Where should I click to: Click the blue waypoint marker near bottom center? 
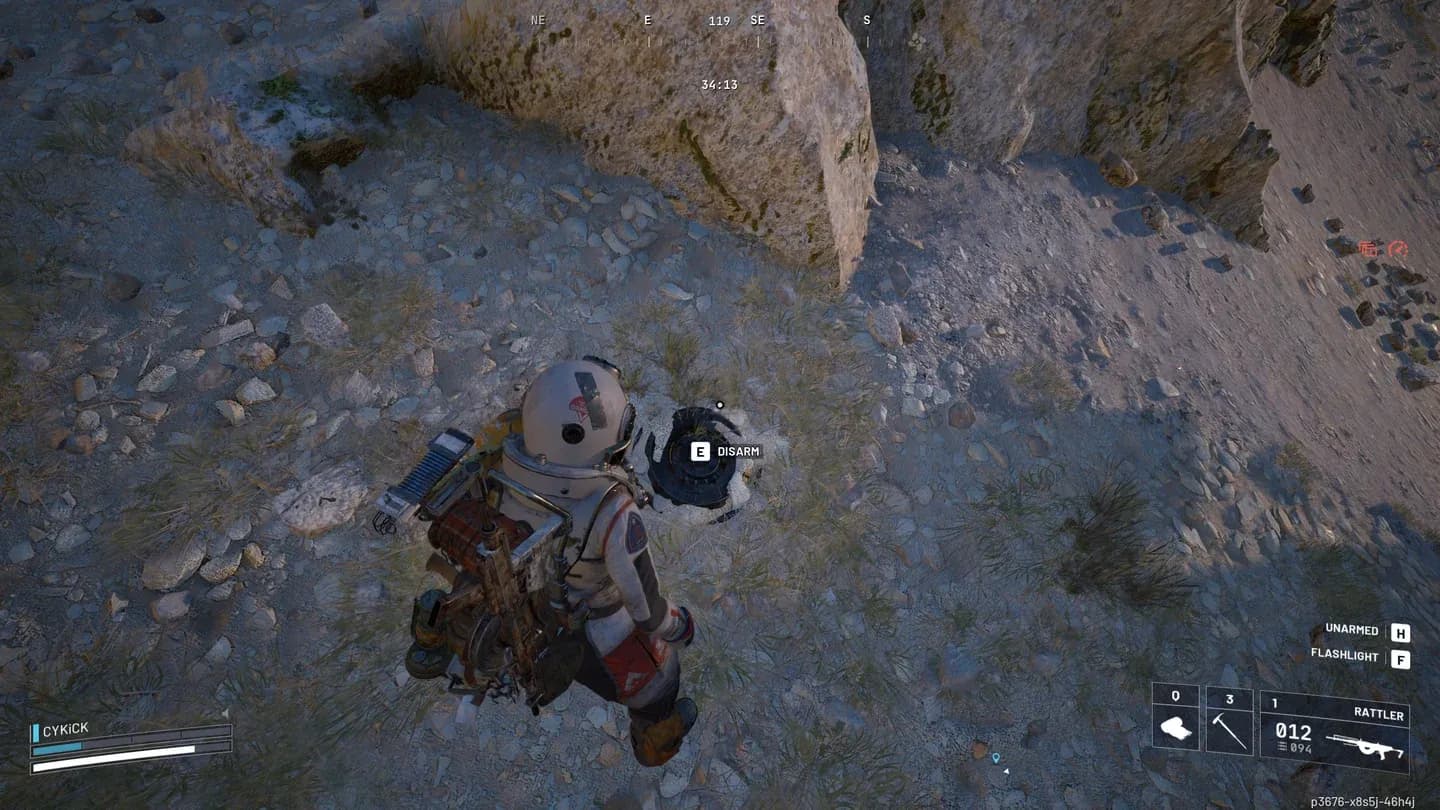coord(995,759)
